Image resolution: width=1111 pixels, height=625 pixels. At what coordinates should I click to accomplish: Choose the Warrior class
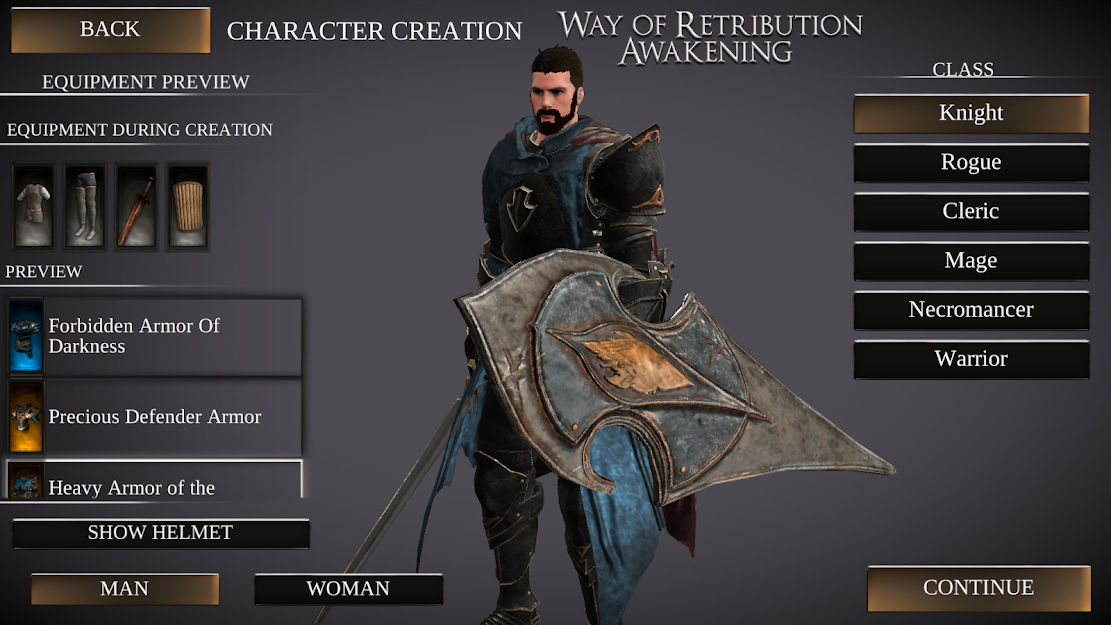point(971,359)
